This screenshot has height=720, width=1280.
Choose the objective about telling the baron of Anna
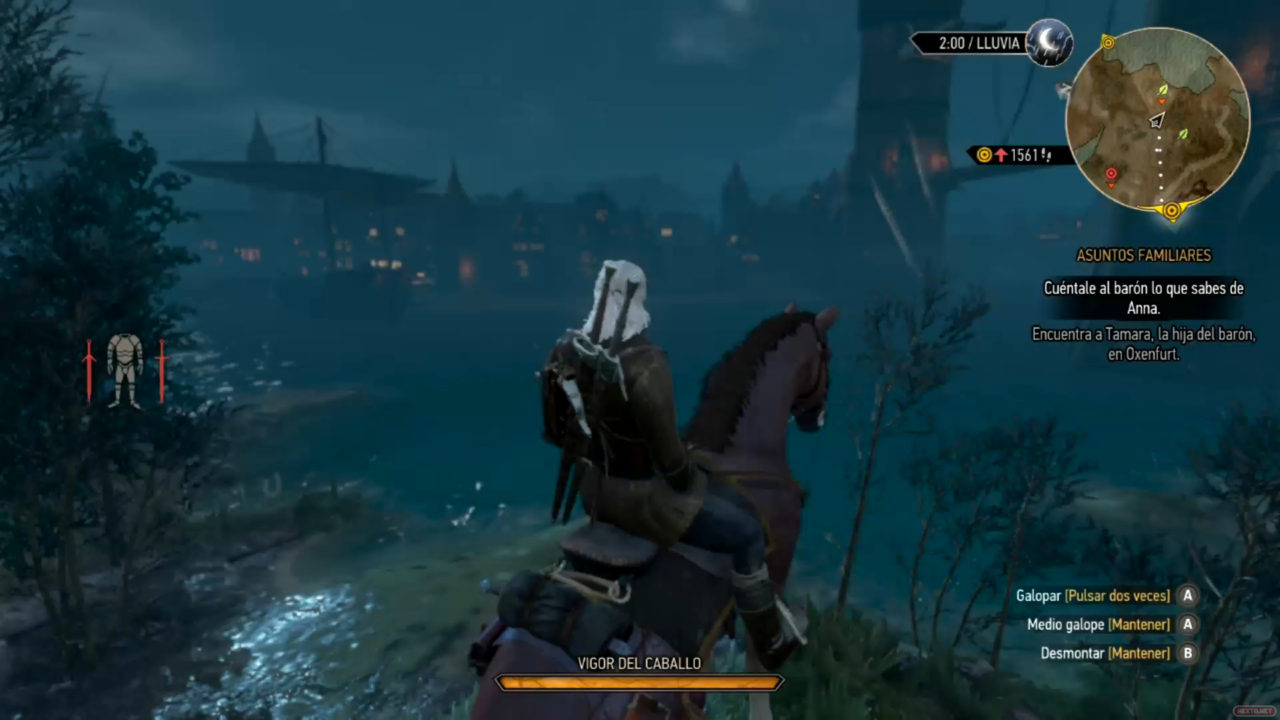click(1143, 298)
